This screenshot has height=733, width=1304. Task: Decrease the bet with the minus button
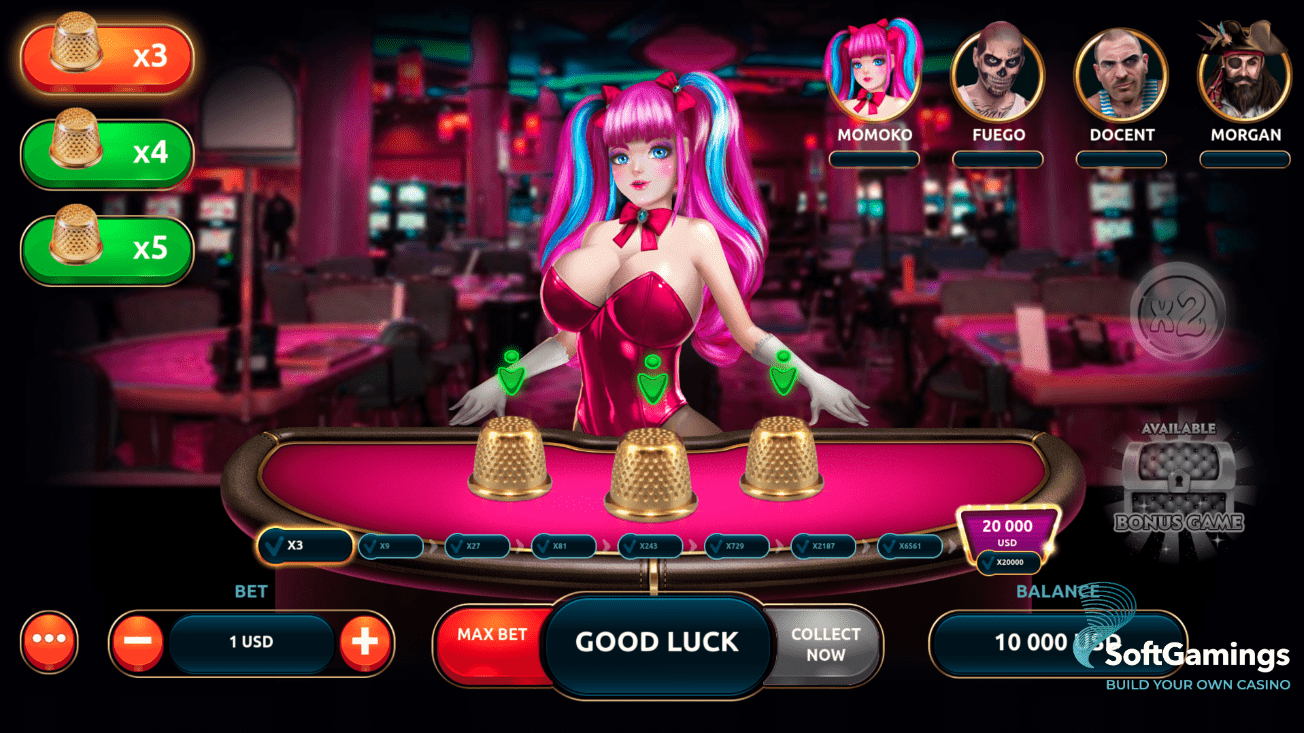coord(138,642)
